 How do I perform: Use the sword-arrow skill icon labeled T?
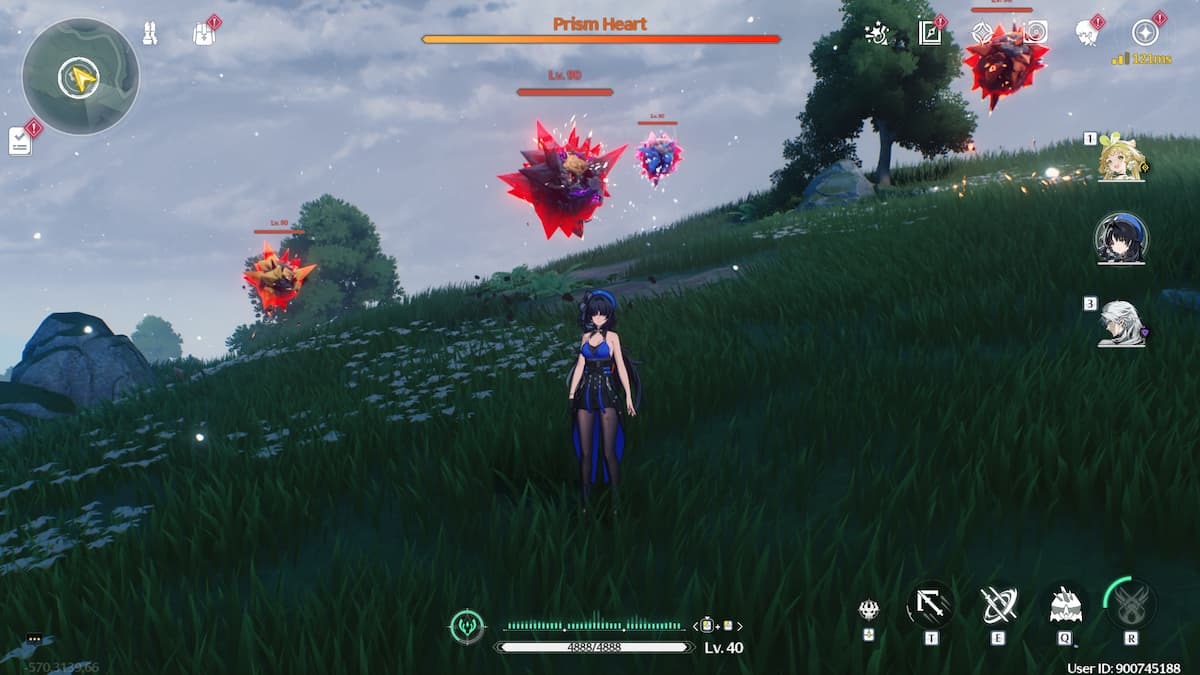pyautogui.click(x=930, y=605)
